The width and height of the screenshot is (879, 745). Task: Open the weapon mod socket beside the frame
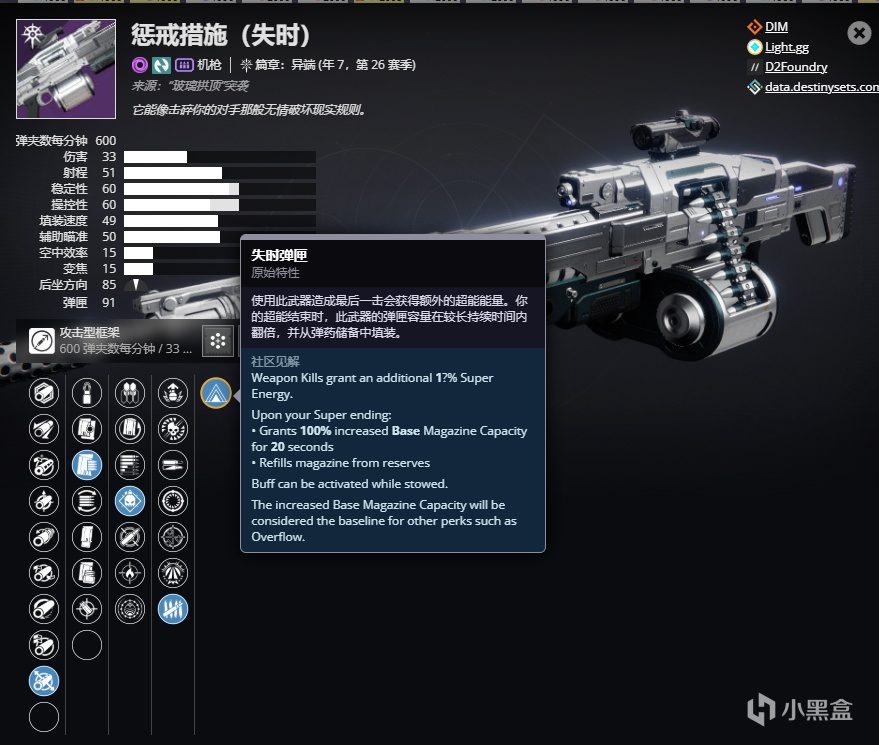click(x=217, y=341)
